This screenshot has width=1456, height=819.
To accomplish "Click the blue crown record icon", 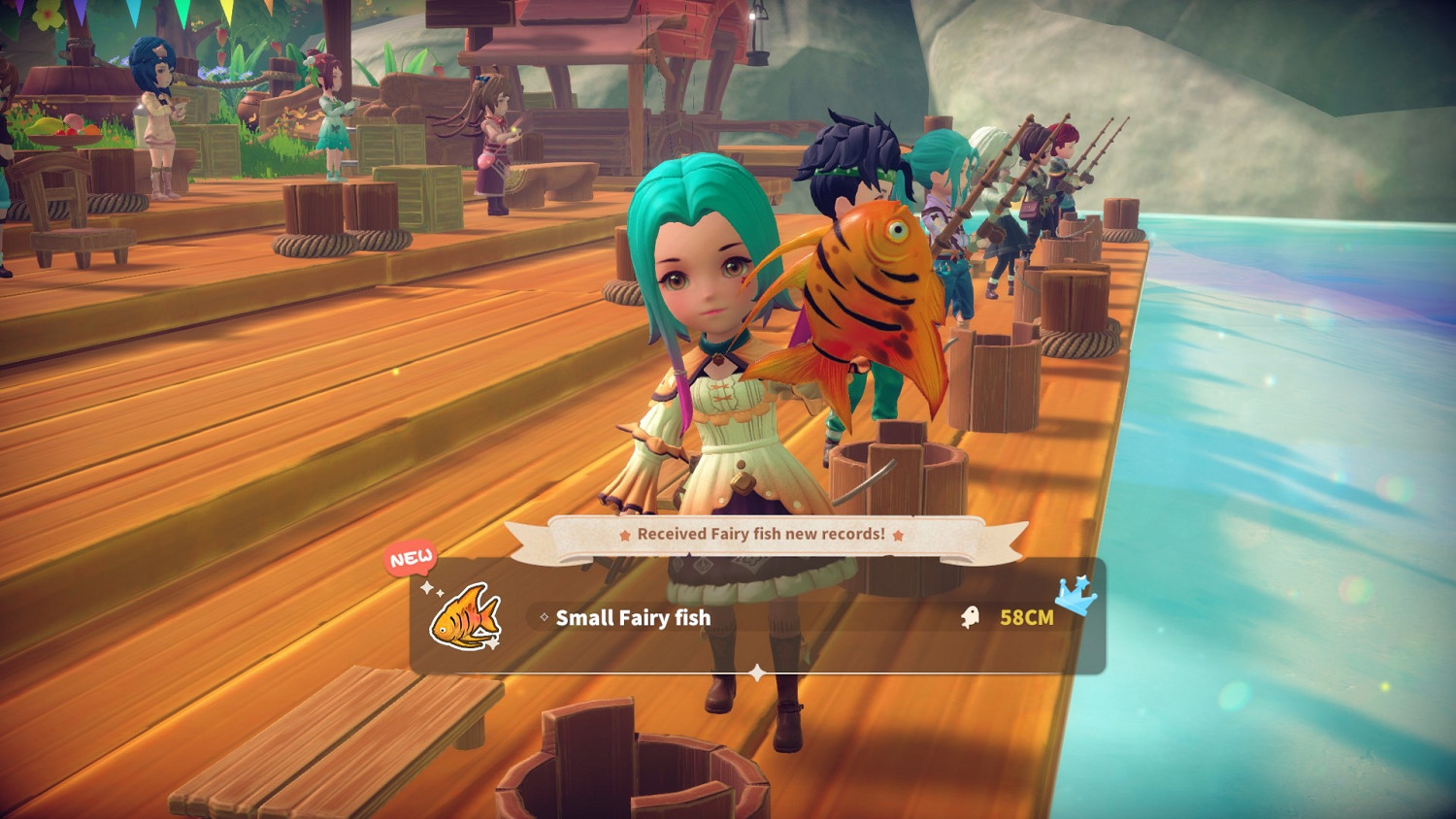I will tap(1076, 595).
